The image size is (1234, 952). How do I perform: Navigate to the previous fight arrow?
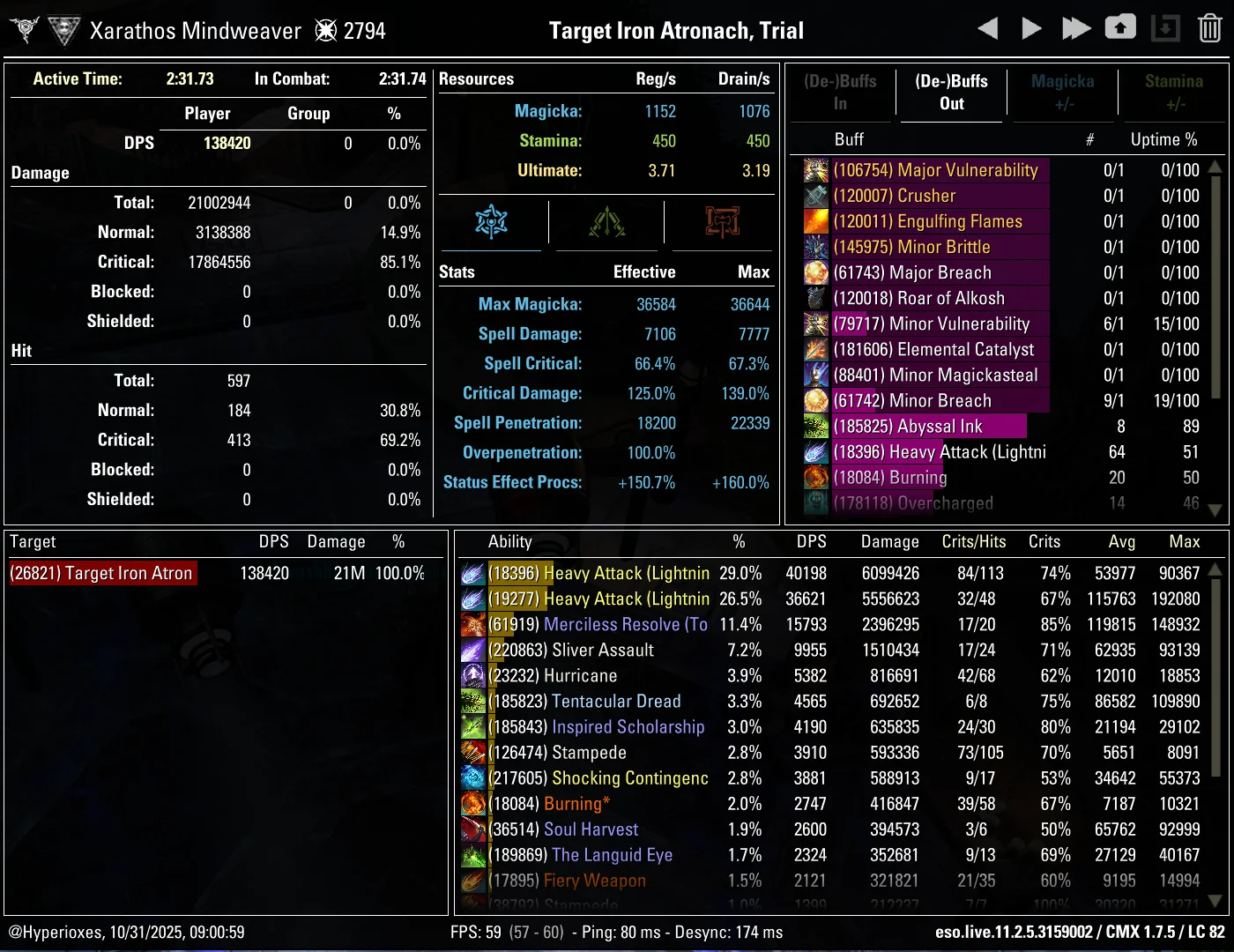(x=987, y=27)
